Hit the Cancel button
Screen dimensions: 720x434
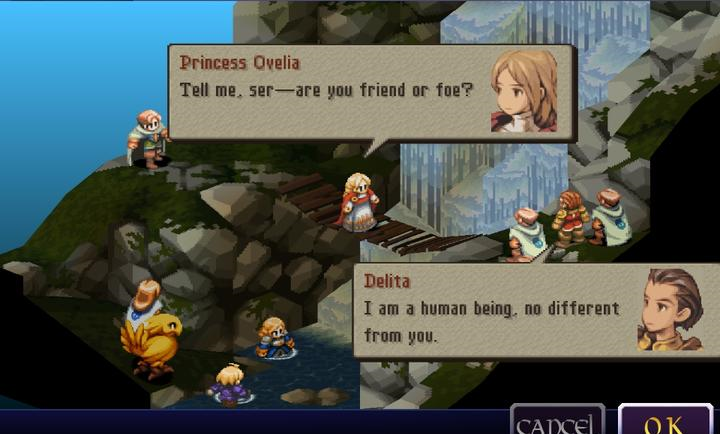557,421
